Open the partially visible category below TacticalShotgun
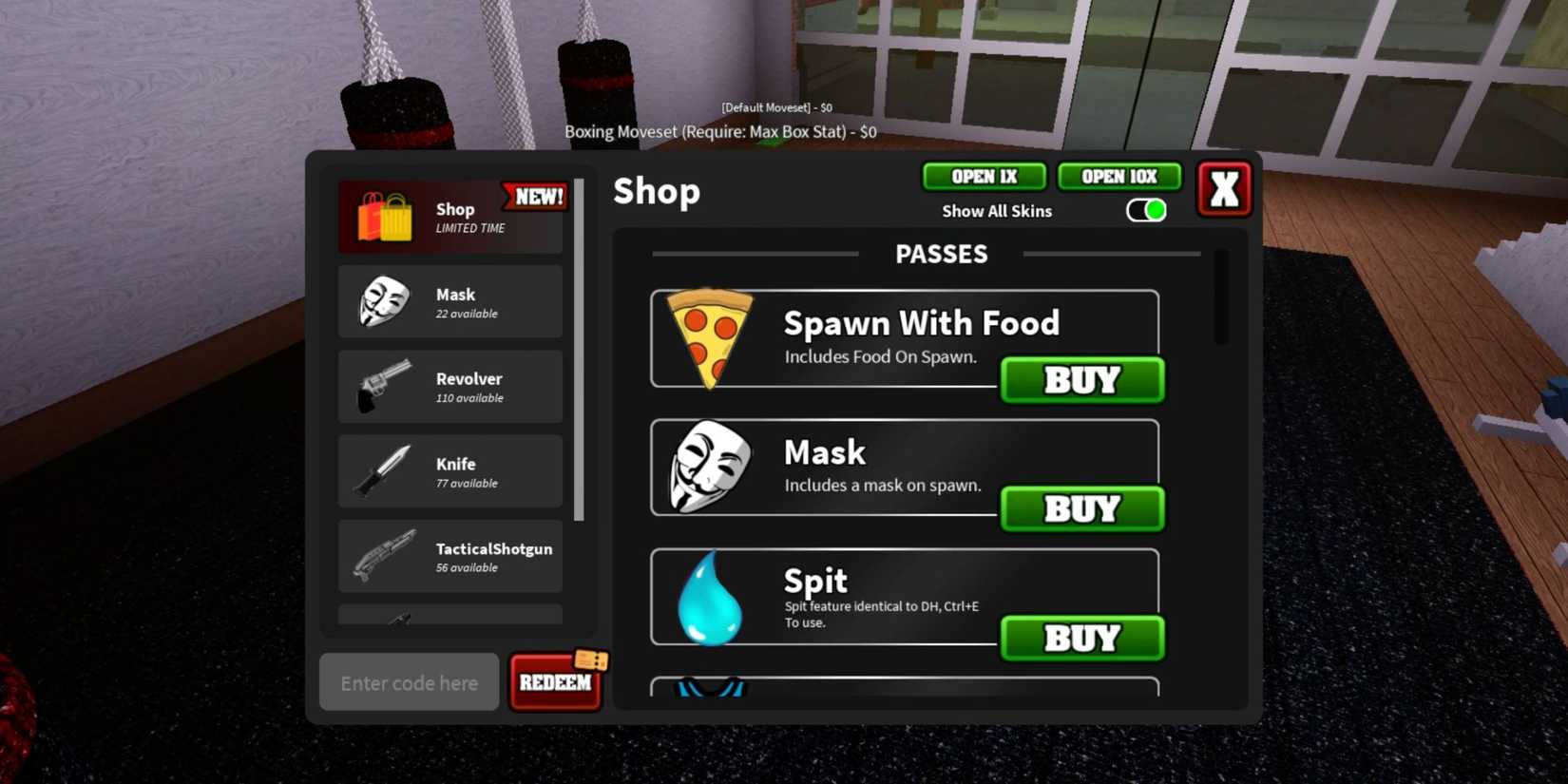The height and width of the screenshot is (784, 1568). pos(449,618)
